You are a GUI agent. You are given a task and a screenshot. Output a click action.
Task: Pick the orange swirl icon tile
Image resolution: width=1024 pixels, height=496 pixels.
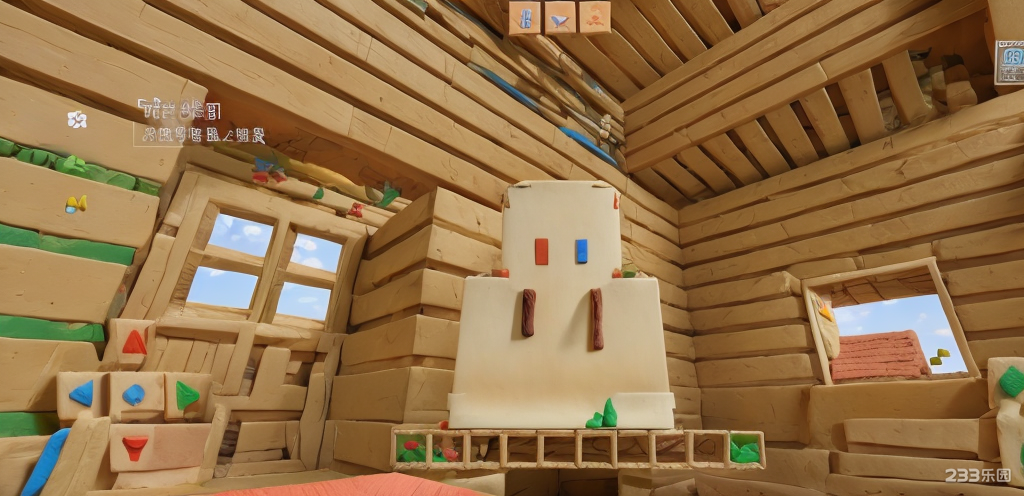pyautogui.click(x=595, y=17)
